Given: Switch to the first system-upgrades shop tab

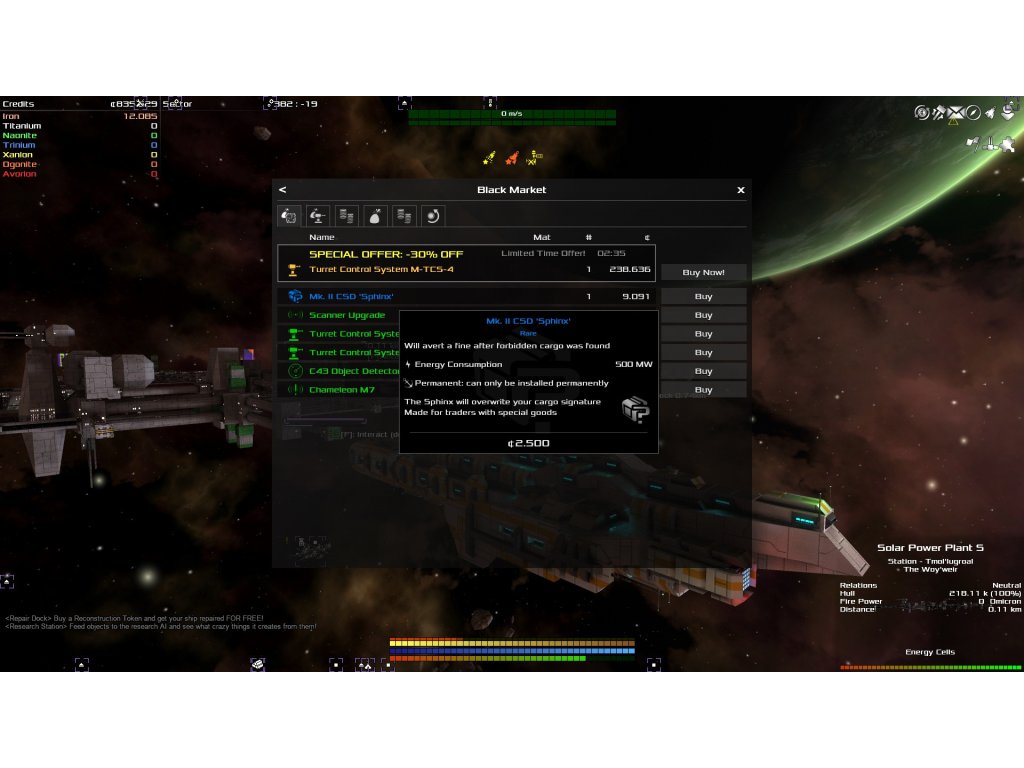Looking at the screenshot, I should [289, 215].
